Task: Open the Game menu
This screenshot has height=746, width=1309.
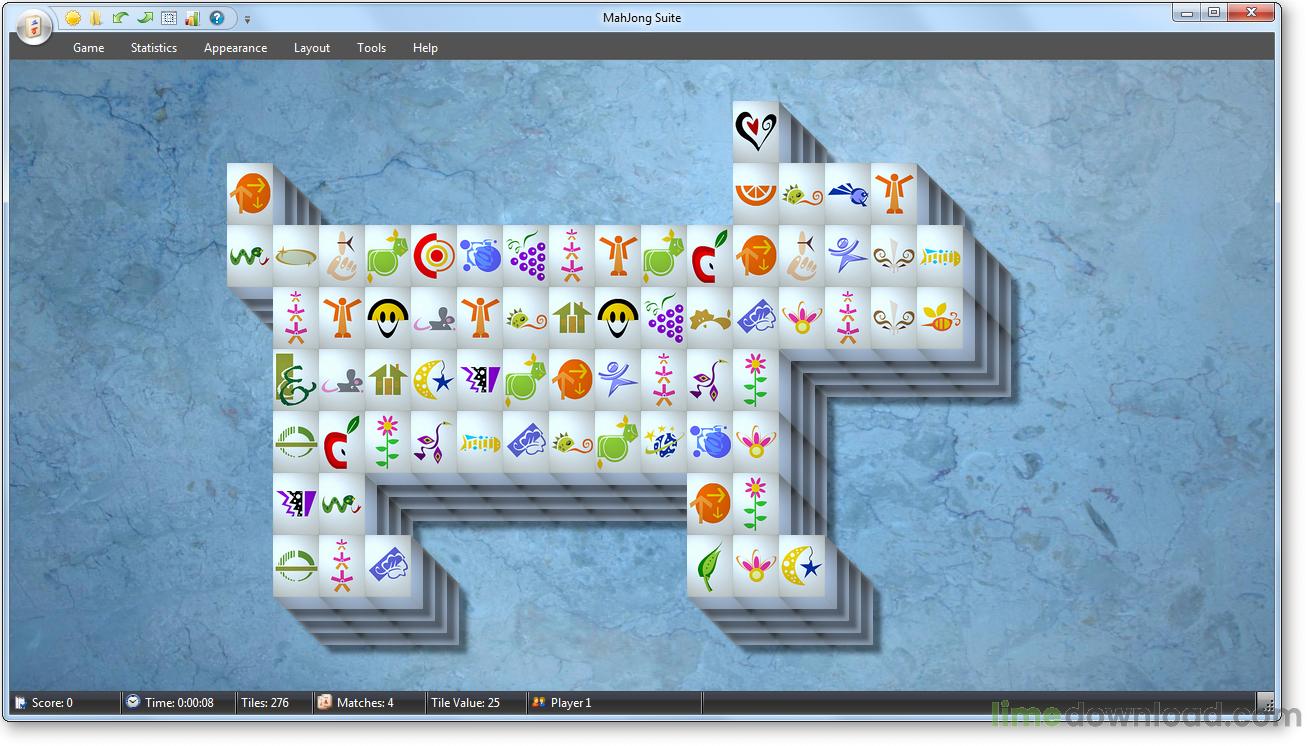Action: (x=88, y=47)
